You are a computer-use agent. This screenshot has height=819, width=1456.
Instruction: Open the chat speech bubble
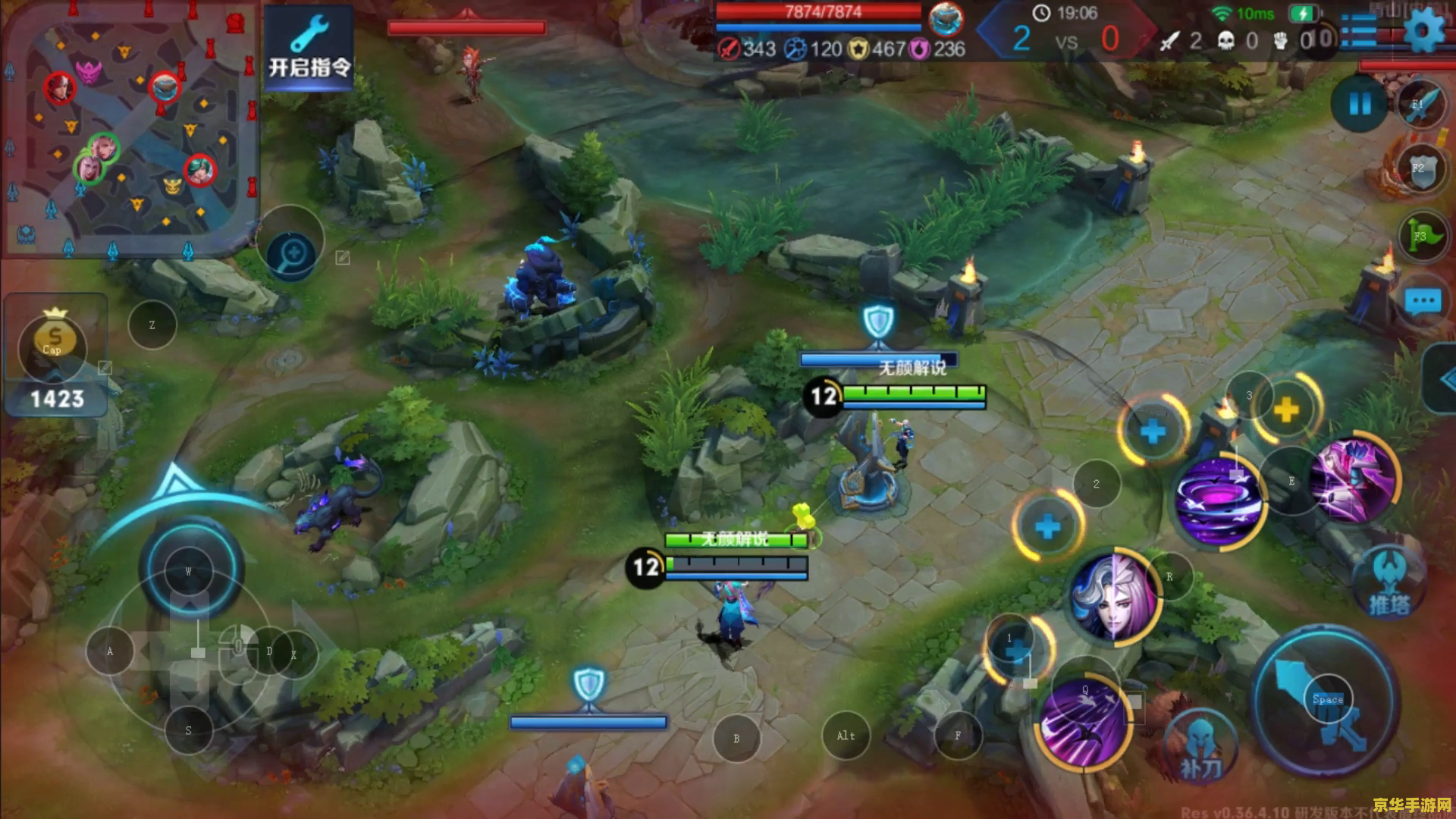[x=1422, y=302]
